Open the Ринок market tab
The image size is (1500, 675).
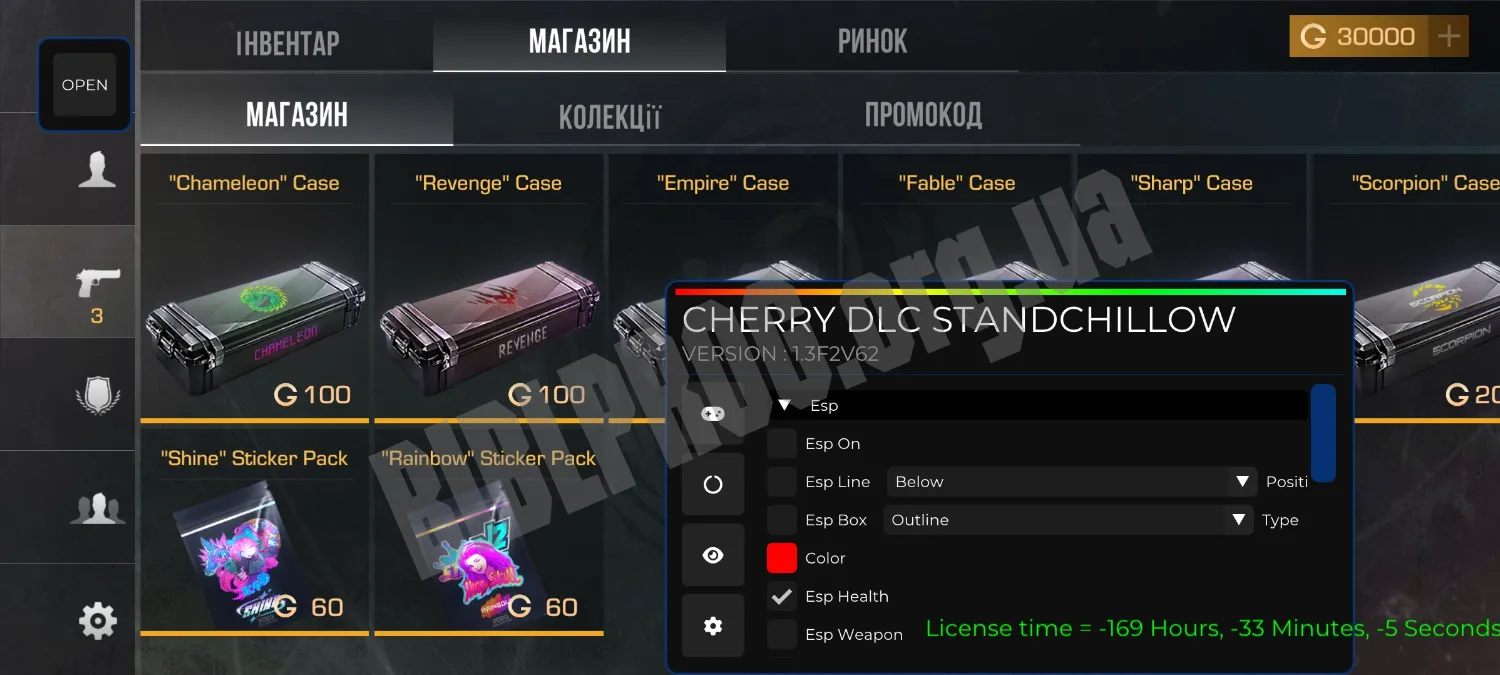[x=872, y=42]
